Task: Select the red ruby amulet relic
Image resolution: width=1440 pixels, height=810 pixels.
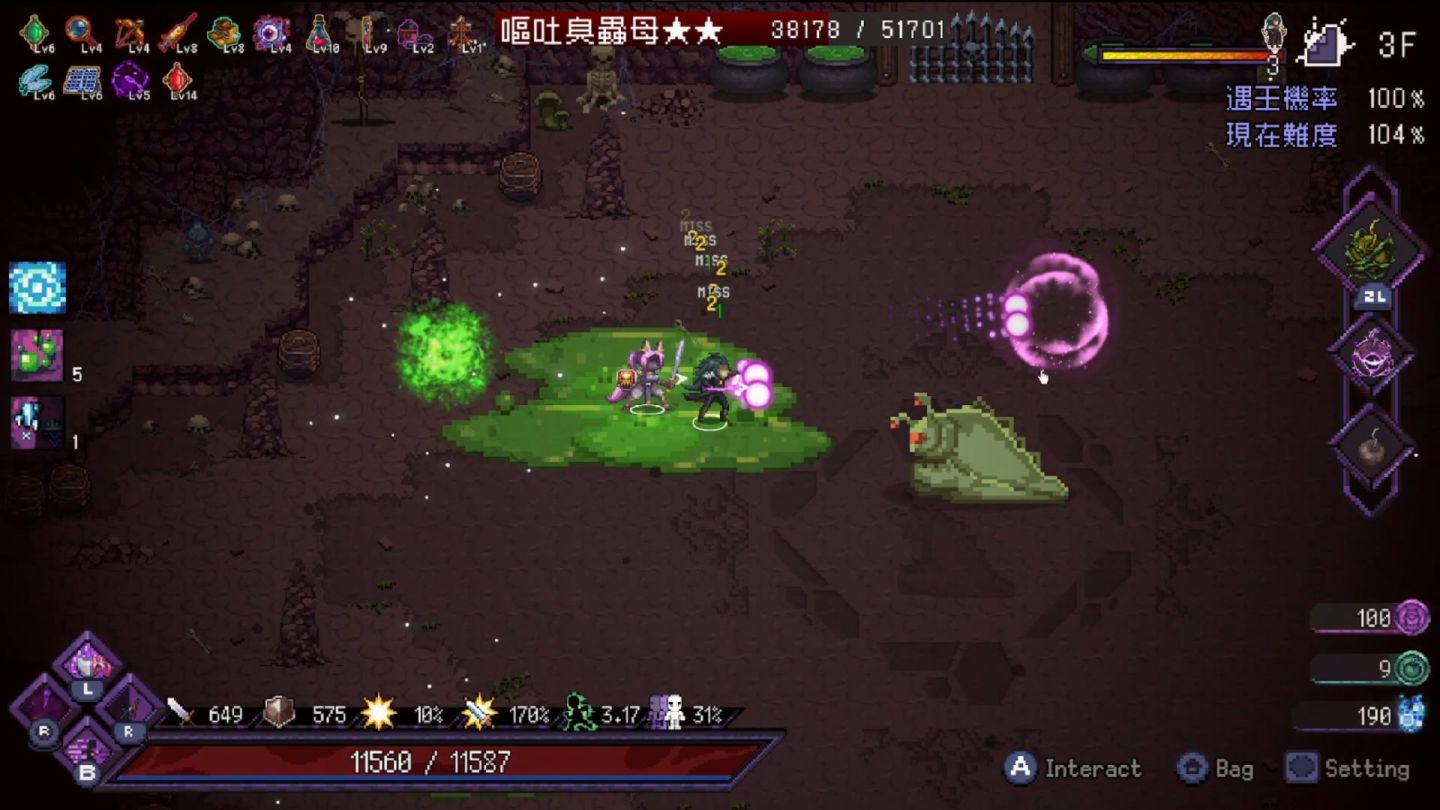Action: point(179,78)
